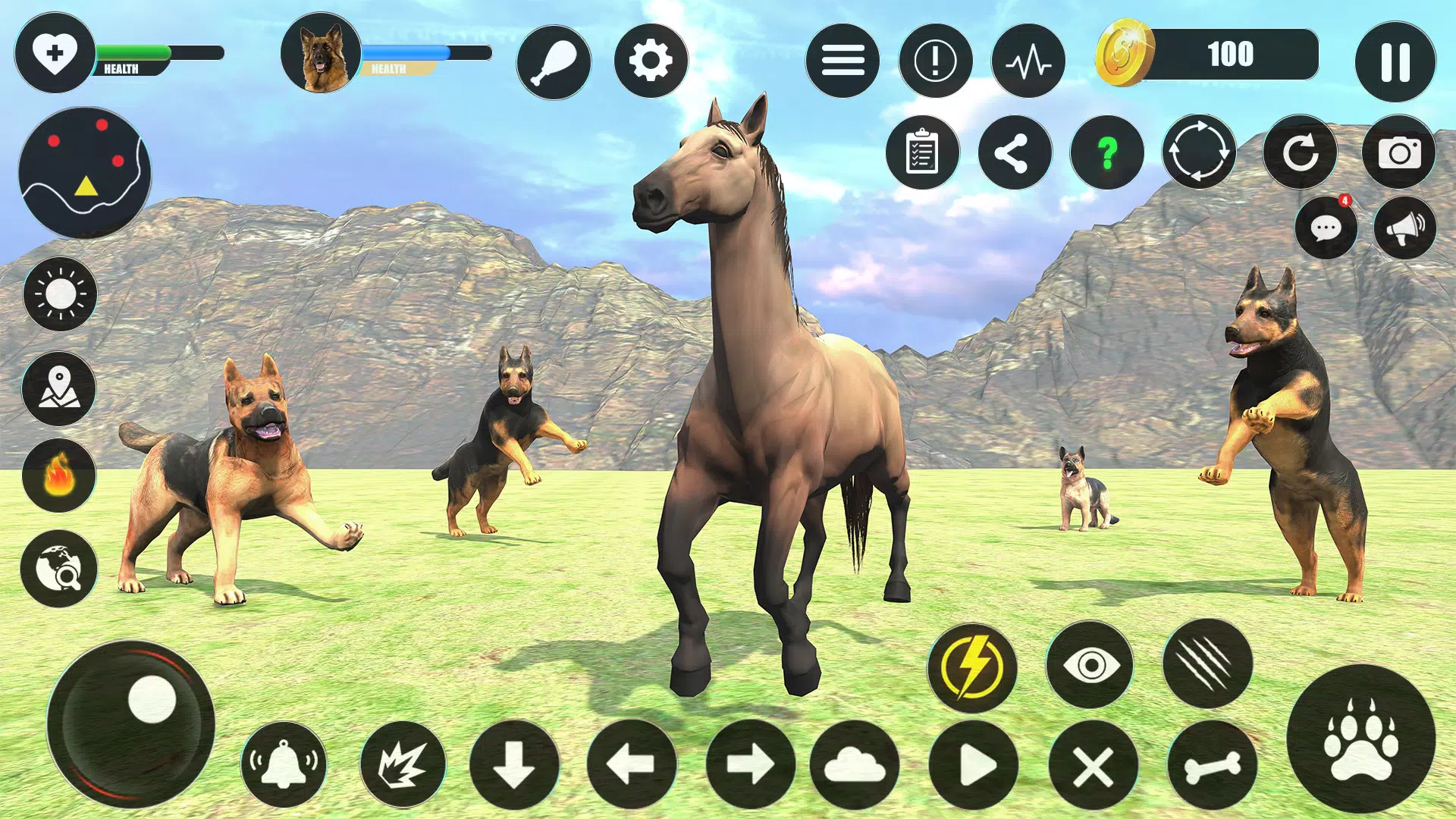Activate the paw attack button

tap(1361, 738)
